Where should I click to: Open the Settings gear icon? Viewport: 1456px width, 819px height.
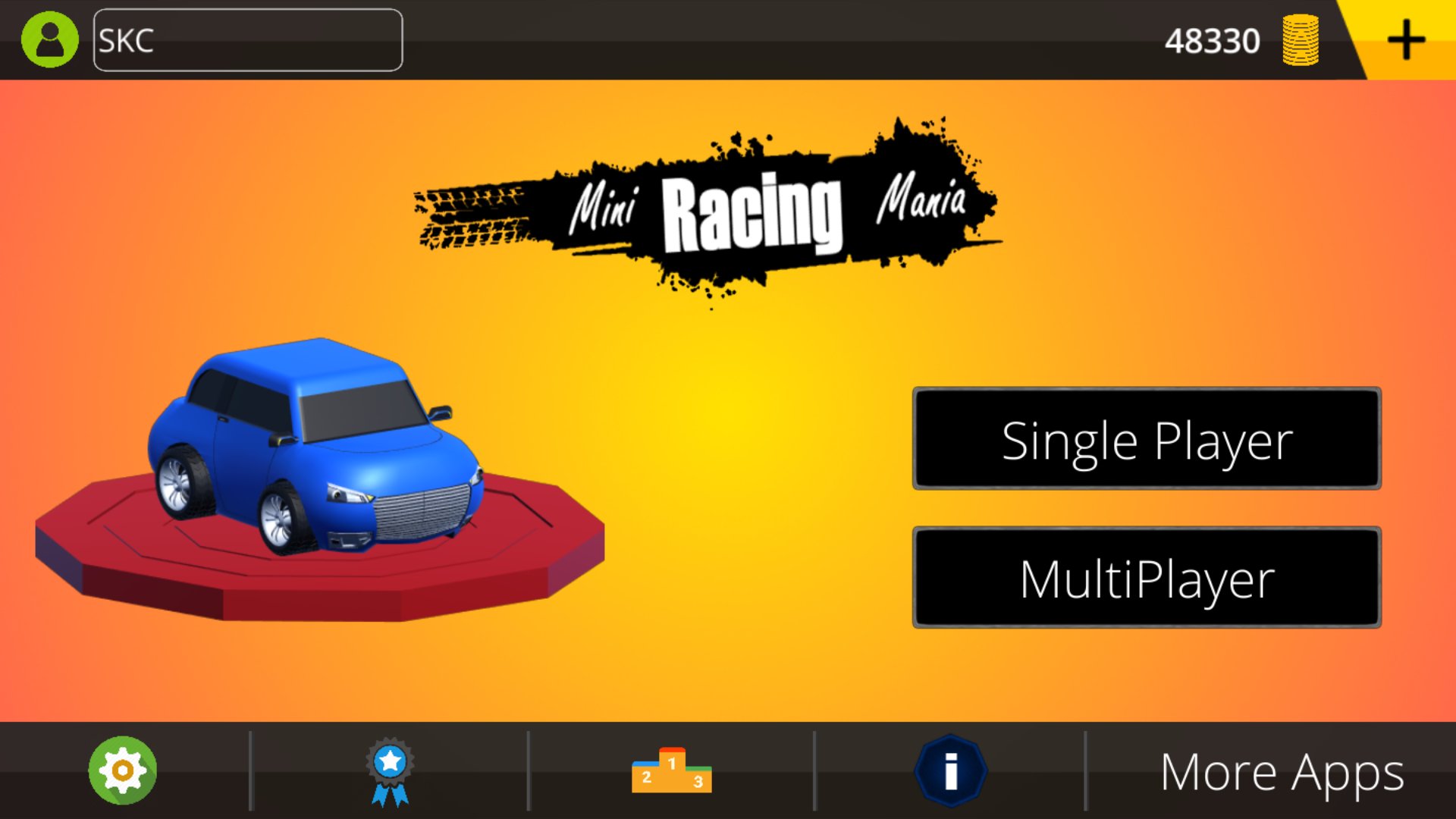123,770
